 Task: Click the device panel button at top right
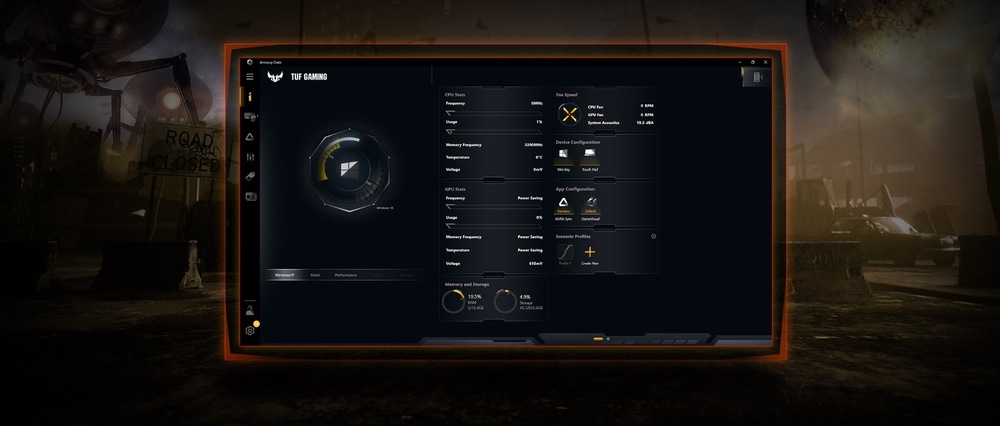click(x=757, y=77)
